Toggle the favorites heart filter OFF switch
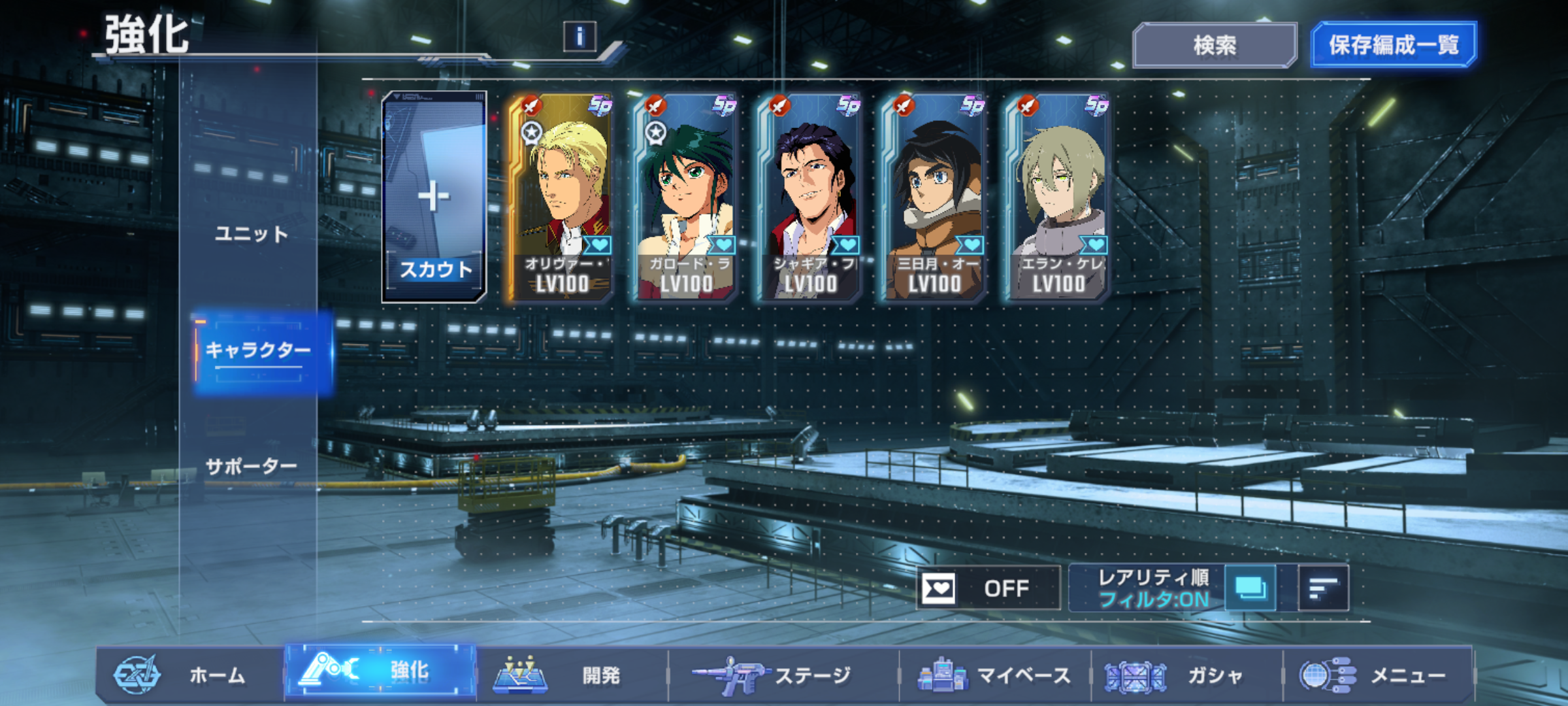1568x706 pixels. (988, 588)
